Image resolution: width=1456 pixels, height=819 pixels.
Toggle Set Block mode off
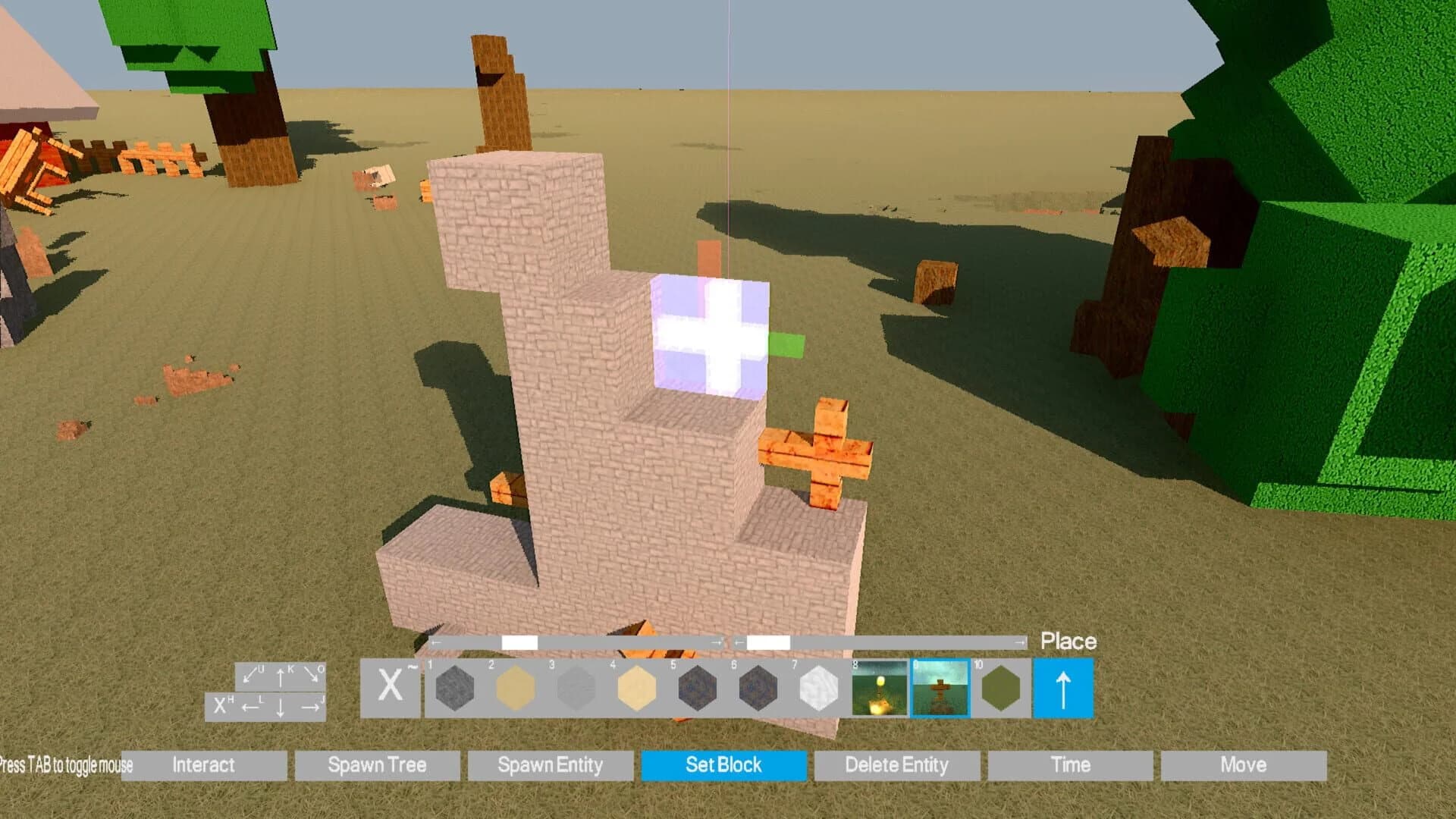723,765
